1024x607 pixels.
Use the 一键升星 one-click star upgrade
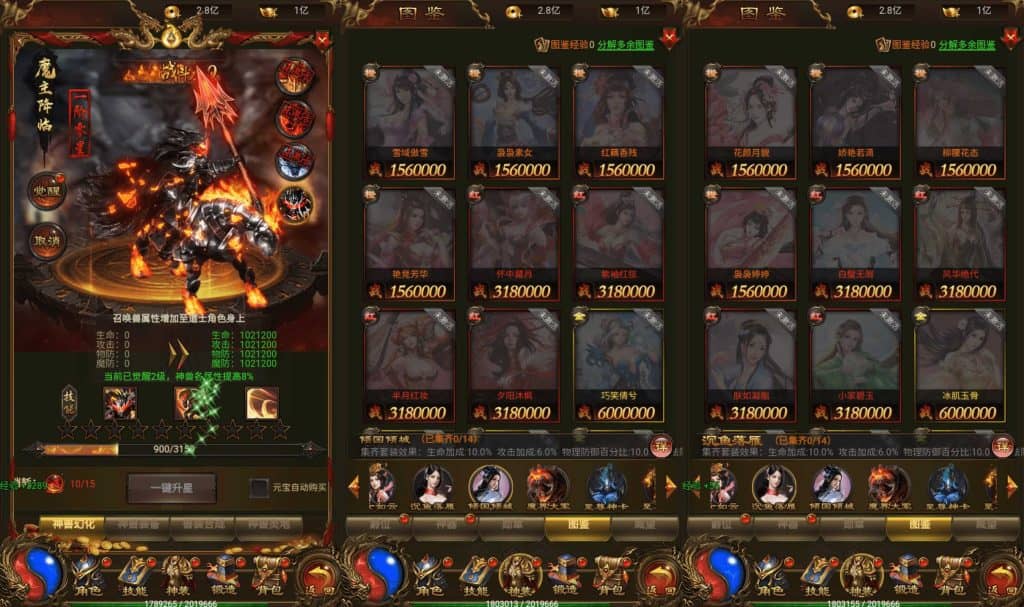point(171,488)
